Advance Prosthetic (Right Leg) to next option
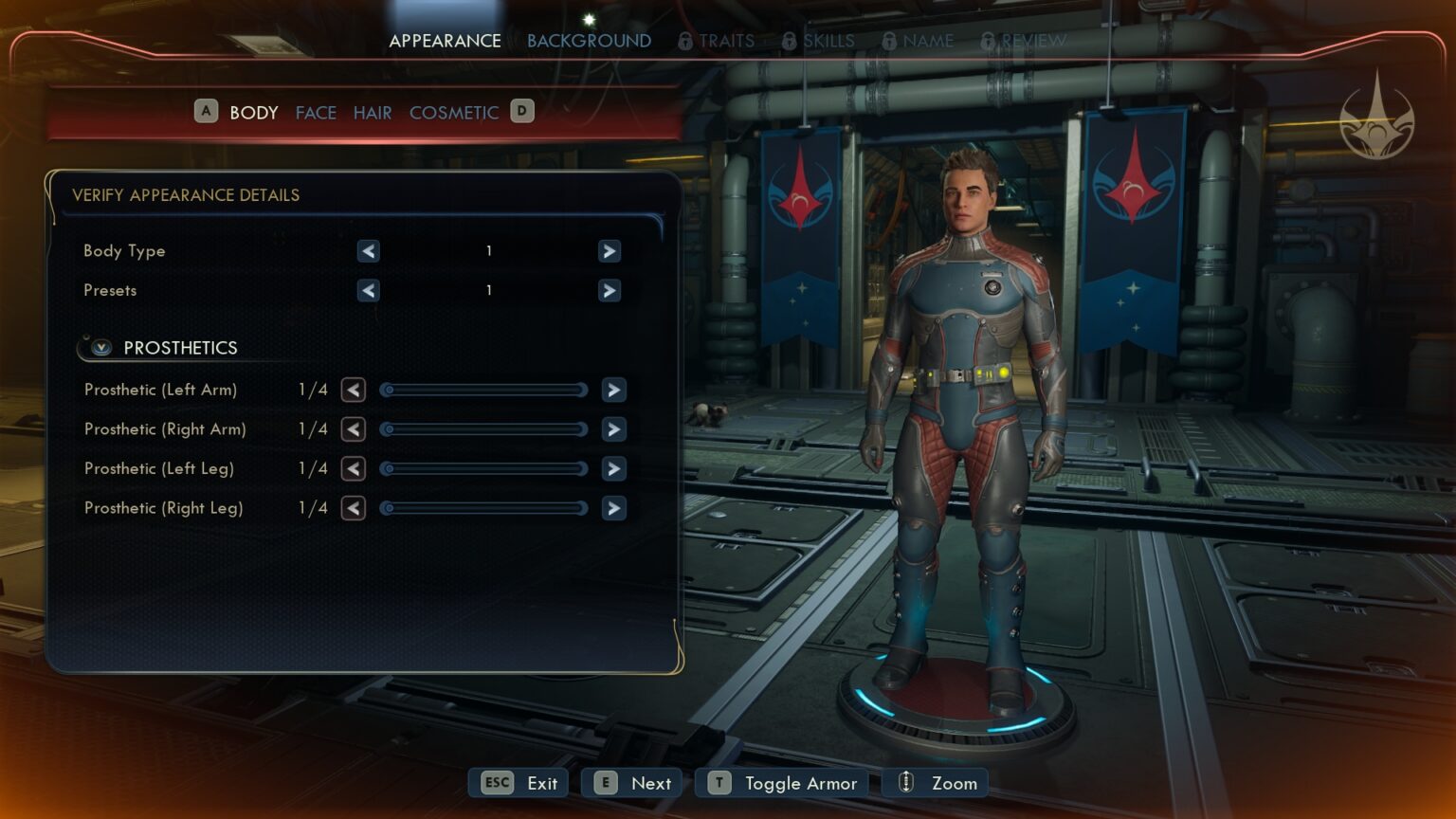This screenshot has width=1456, height=819. (x=614, y=509)
